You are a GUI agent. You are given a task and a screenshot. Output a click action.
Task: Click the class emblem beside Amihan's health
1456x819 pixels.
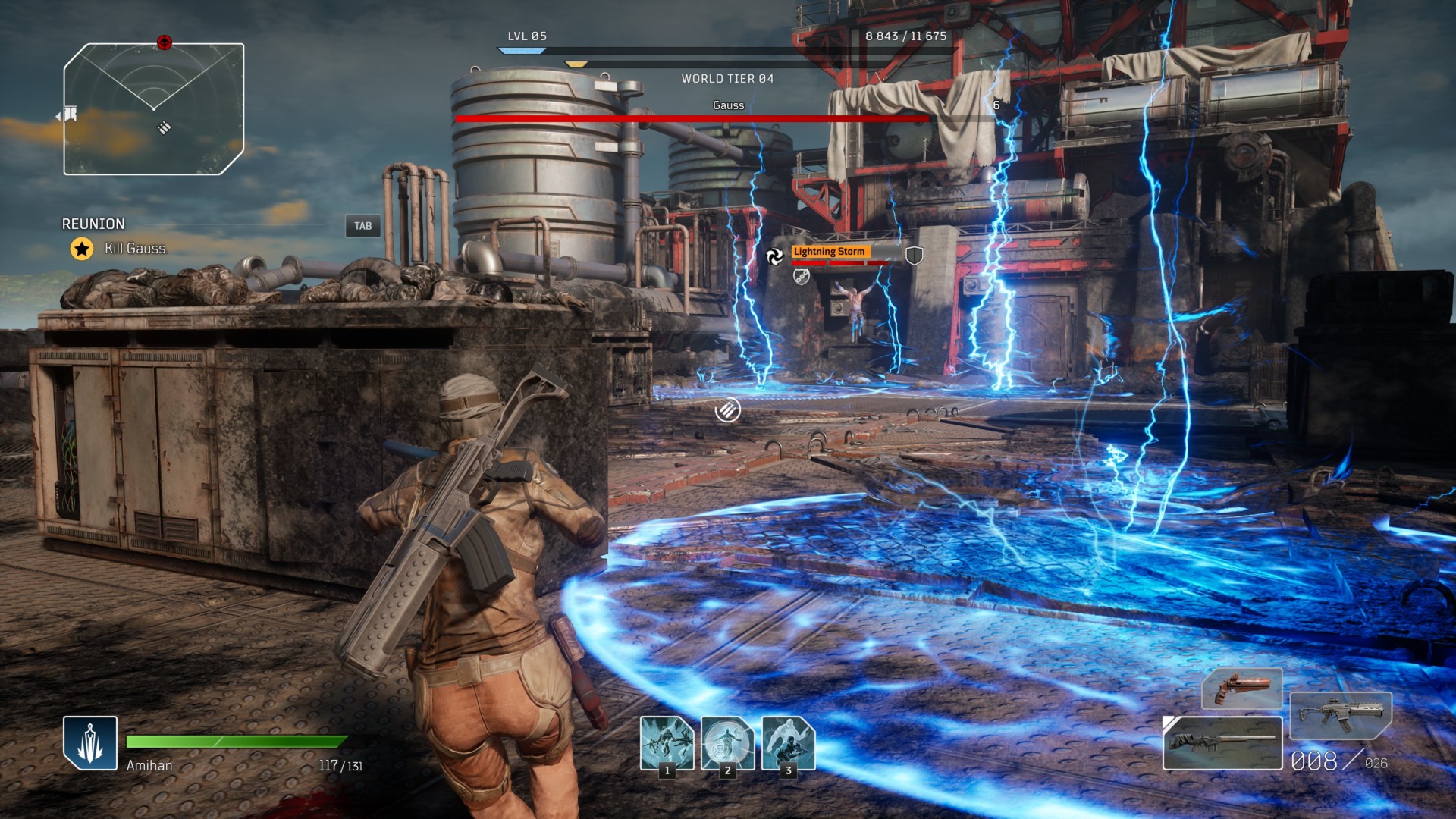point(90,742)
